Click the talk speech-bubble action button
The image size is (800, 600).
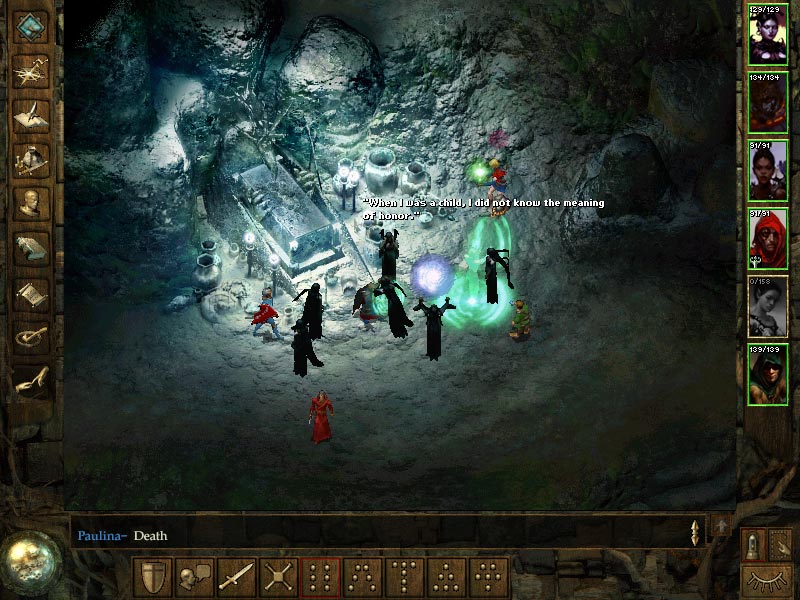(x=195, y=578)
